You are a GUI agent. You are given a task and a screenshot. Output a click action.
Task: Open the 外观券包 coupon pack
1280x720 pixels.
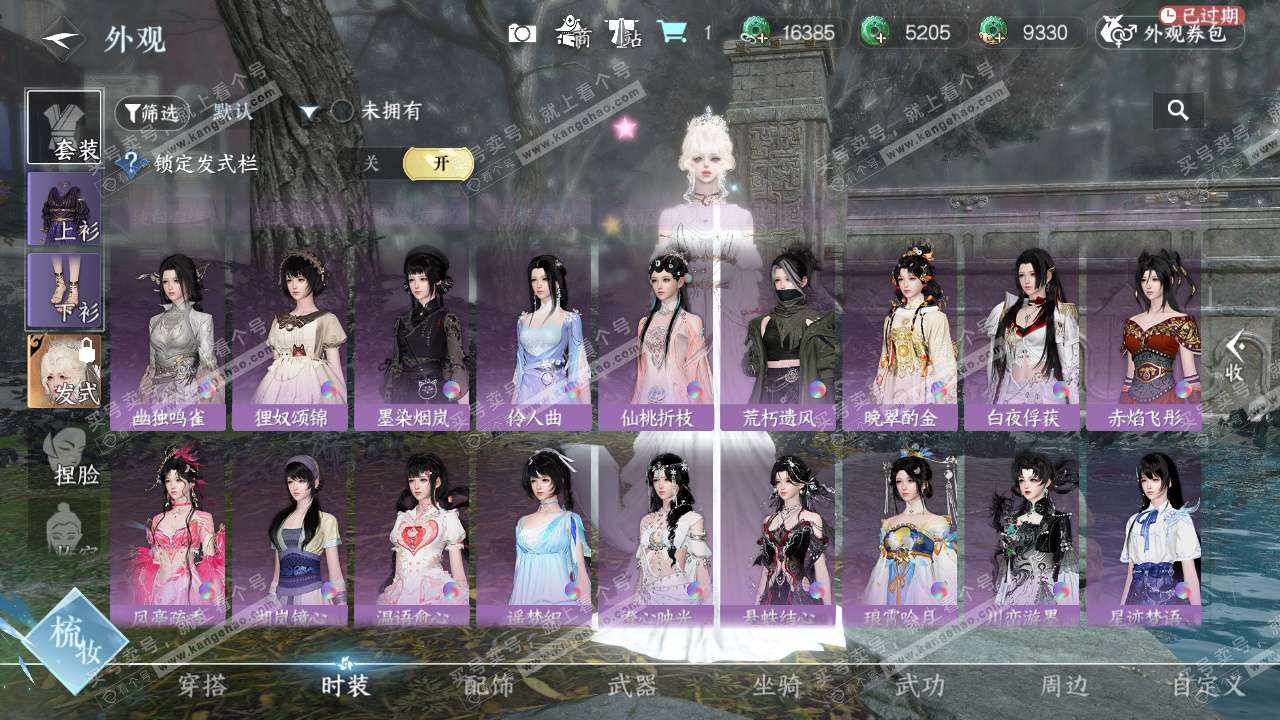(x=1170, y=33)
